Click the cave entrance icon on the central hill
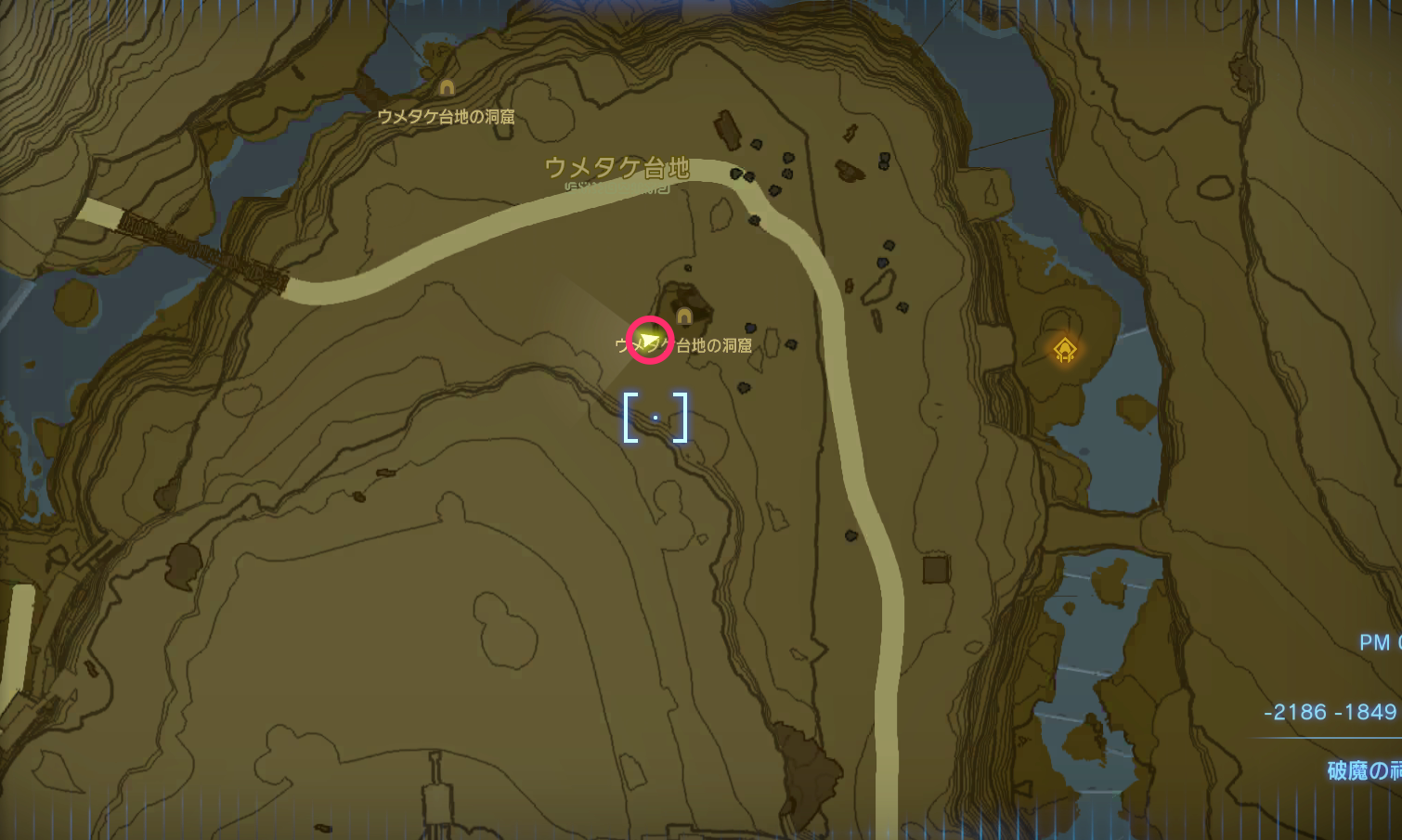This screenshot has width=1402, height=840. pos(684,314)
